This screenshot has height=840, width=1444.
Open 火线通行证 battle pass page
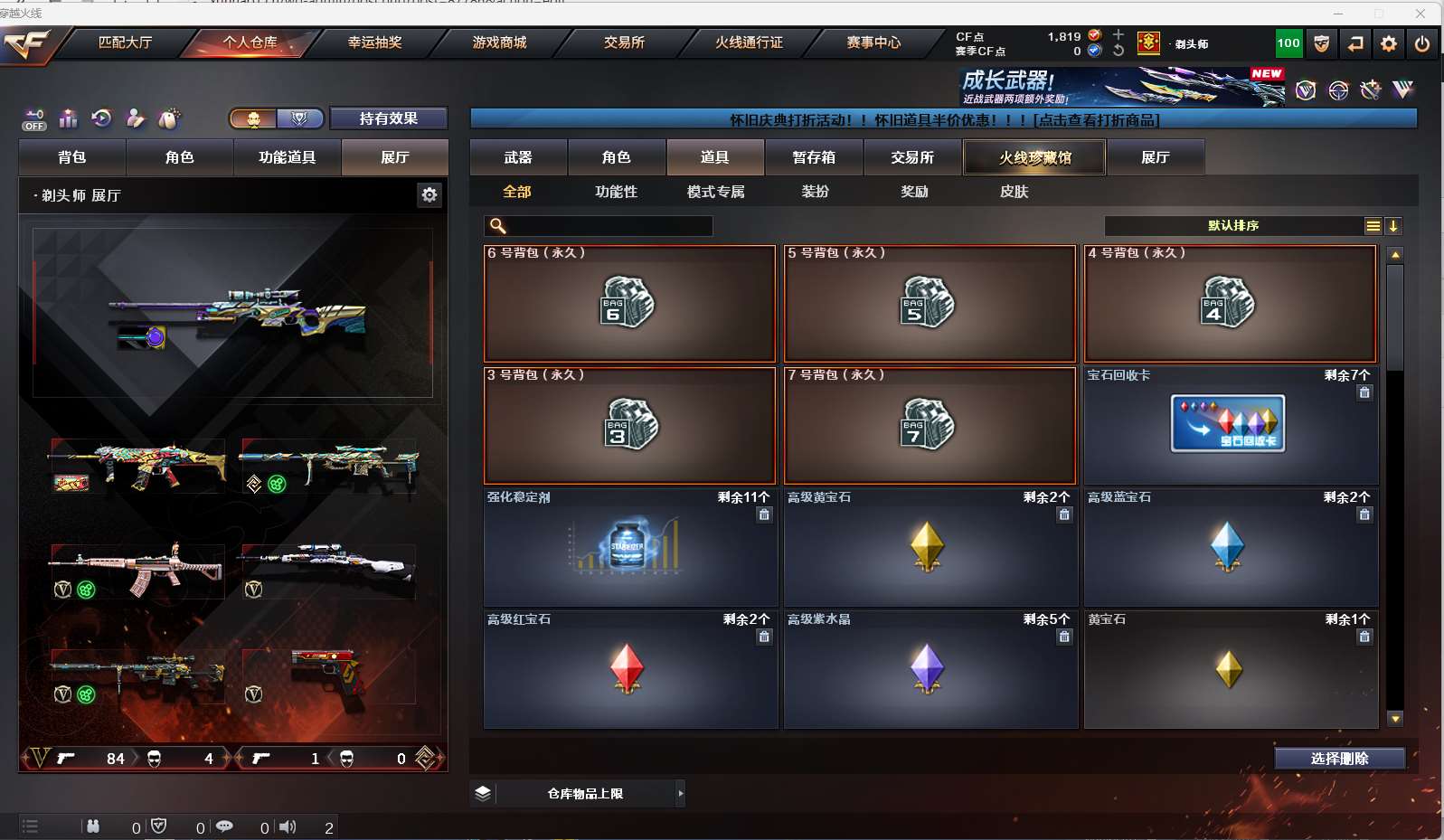[x=749, y=42]
